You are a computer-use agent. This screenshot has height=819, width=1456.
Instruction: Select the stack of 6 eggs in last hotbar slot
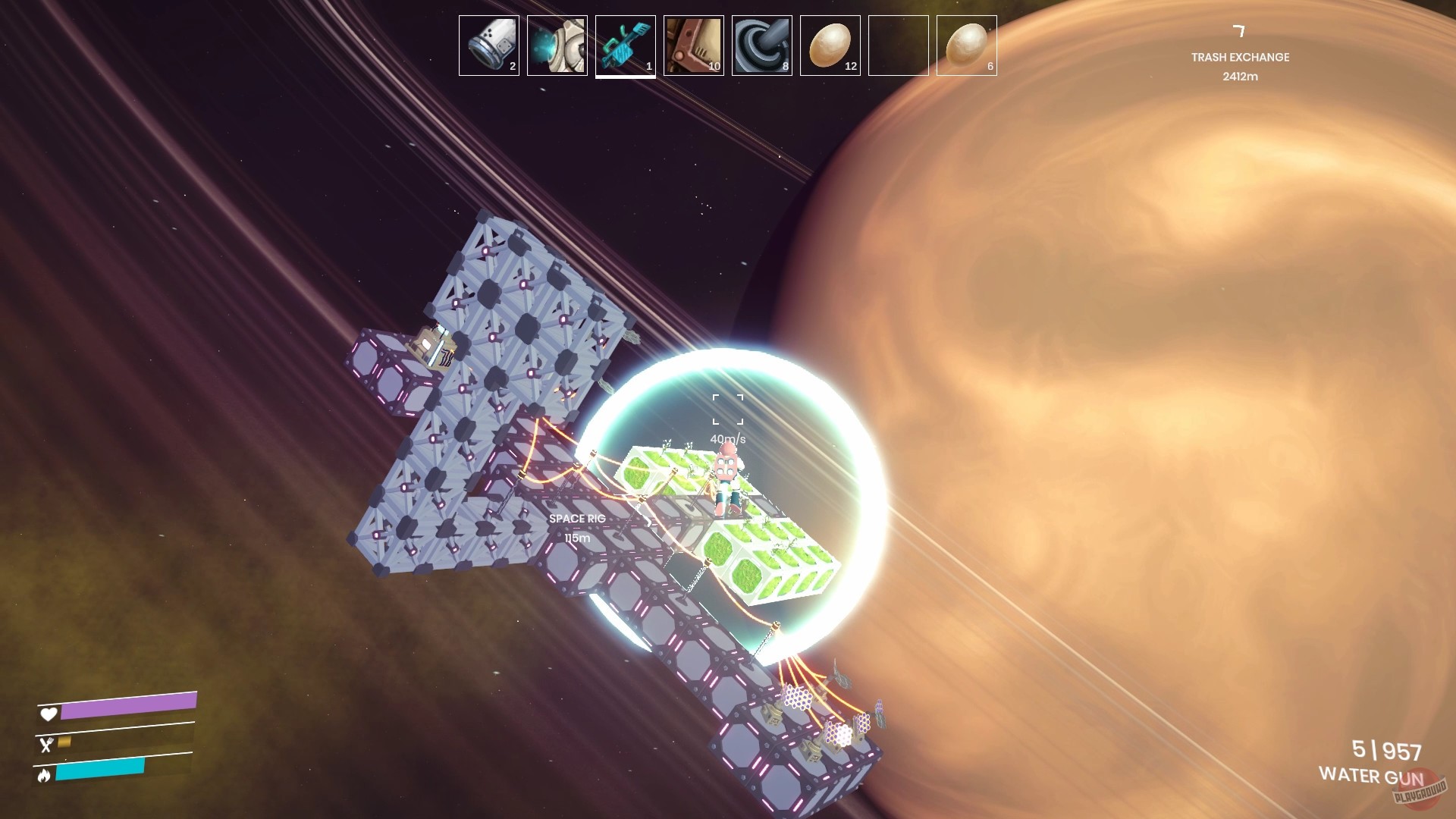[x=966, y=44]
